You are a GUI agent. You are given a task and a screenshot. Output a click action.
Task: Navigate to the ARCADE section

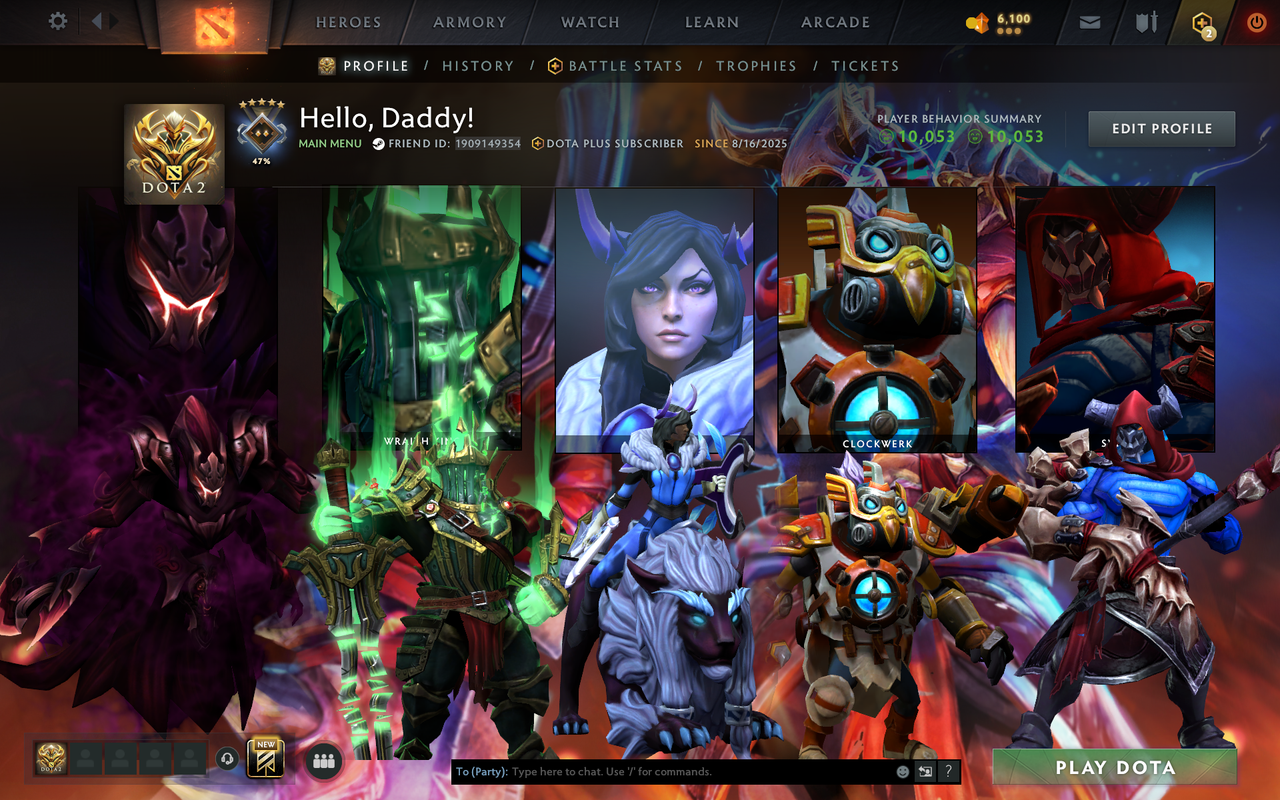pyautogui.click(x=833, y=22)
